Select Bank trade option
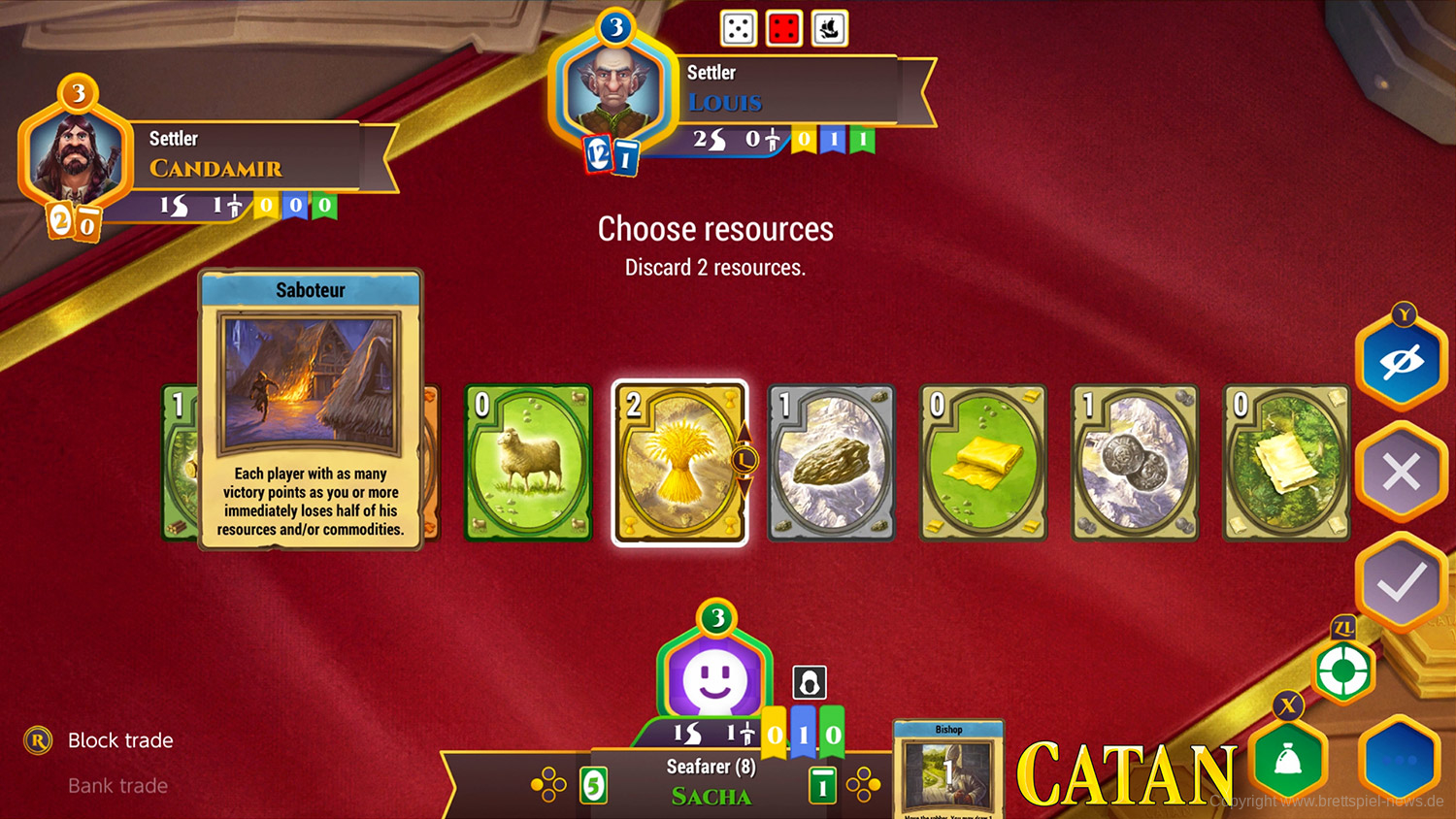The image size is (1456, 819). 117,786
